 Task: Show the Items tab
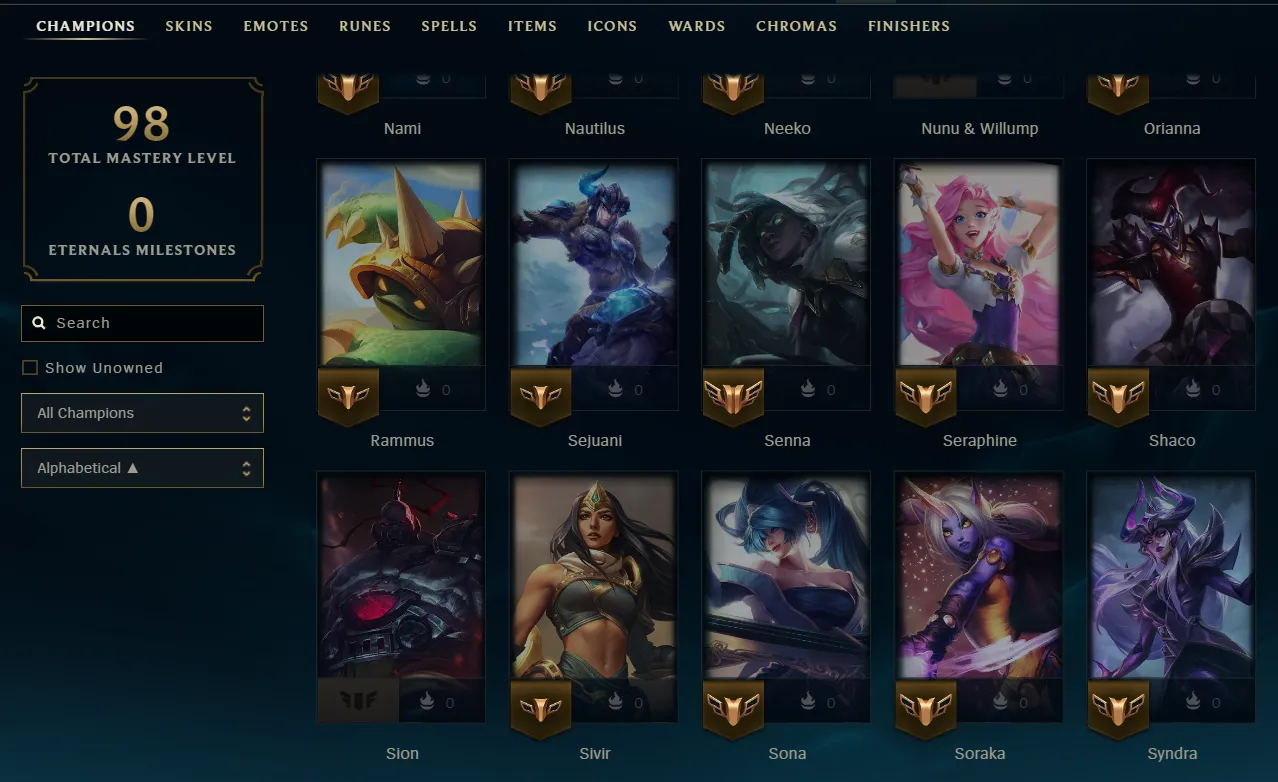532,26
